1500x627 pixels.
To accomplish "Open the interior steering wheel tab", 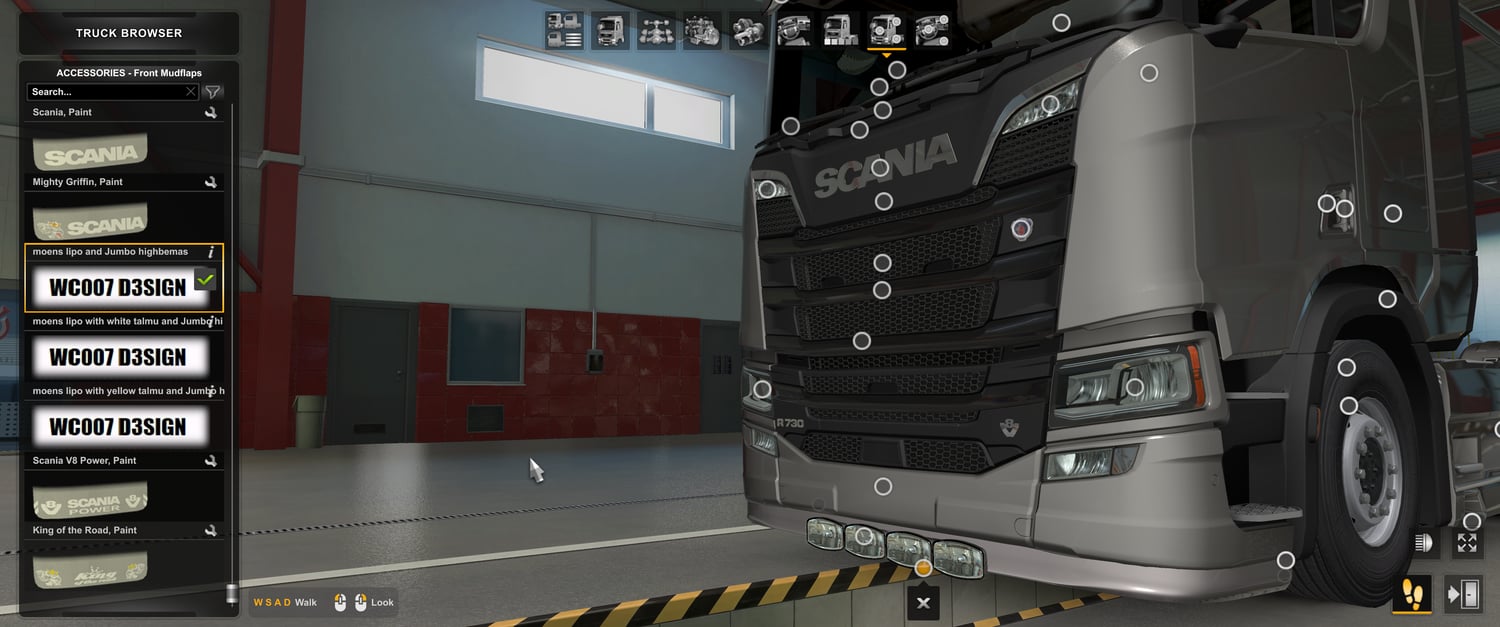I will (x=794, y=30).
